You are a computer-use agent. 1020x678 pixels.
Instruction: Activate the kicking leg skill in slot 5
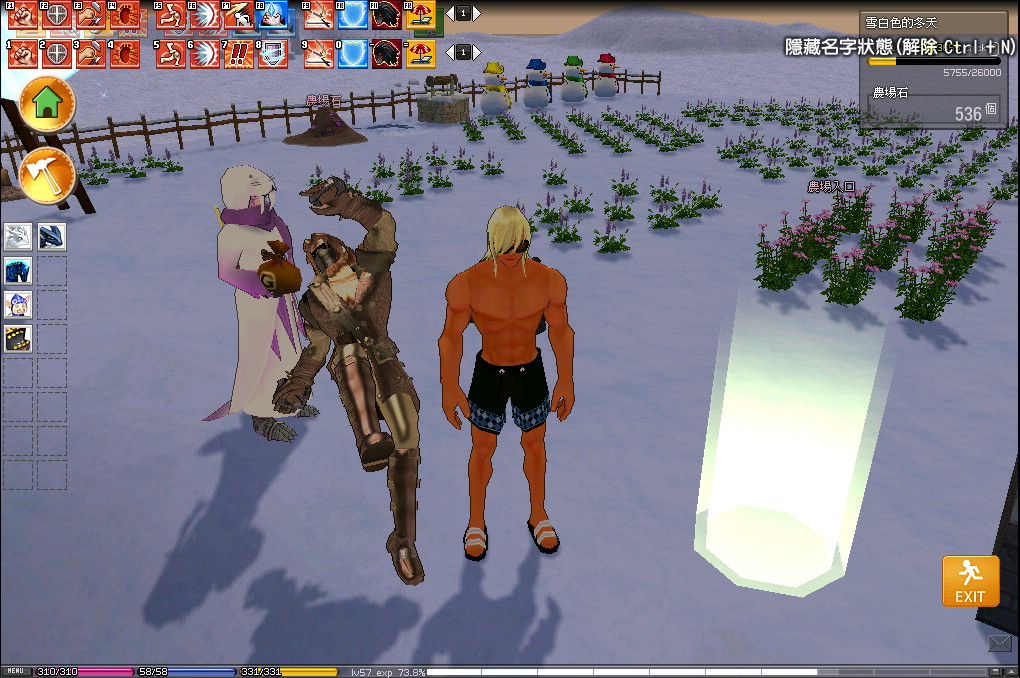tap(170, 54)
